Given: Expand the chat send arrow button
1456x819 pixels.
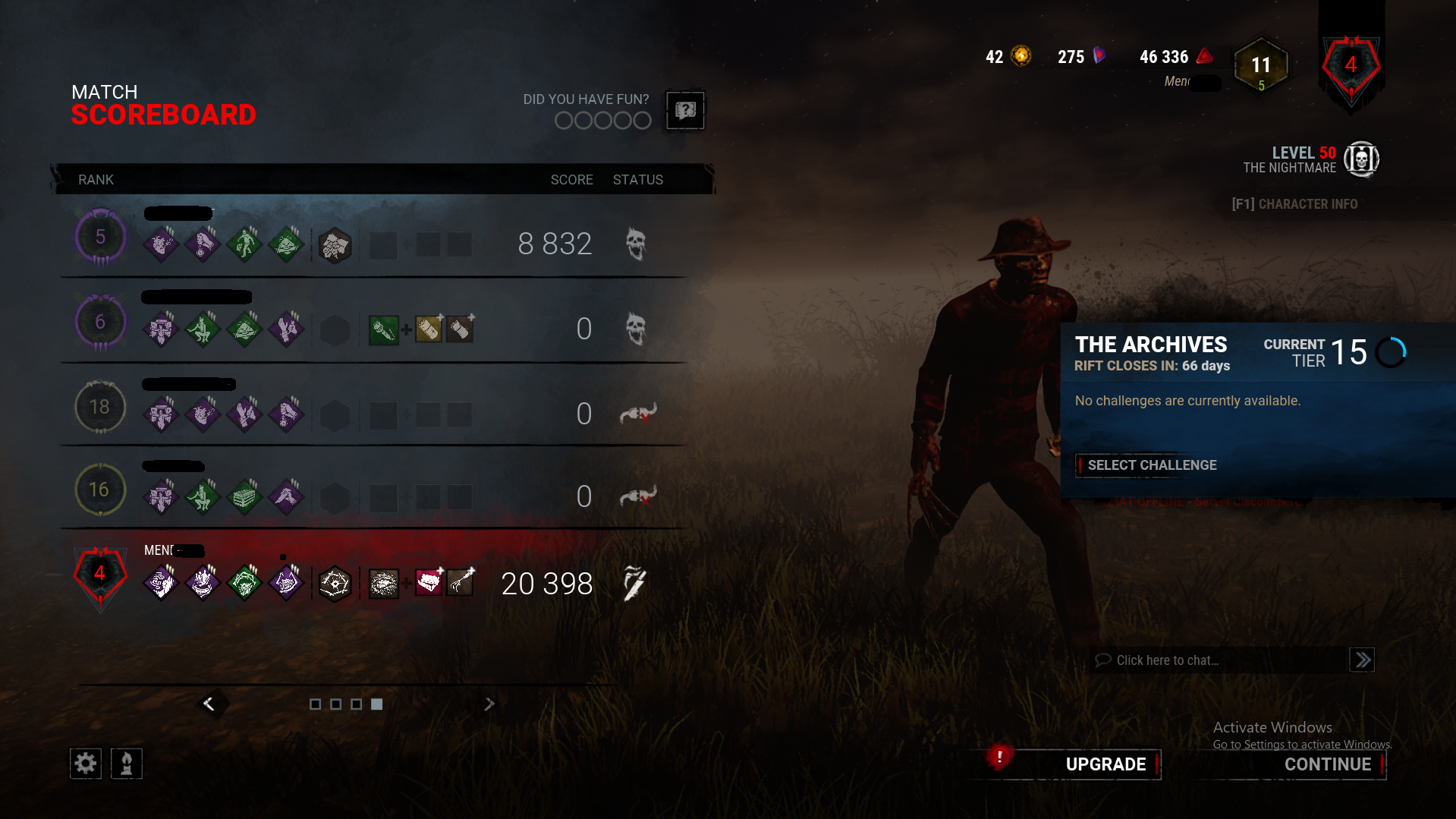Looking at the screenshot, I should tap(1362, 660).
